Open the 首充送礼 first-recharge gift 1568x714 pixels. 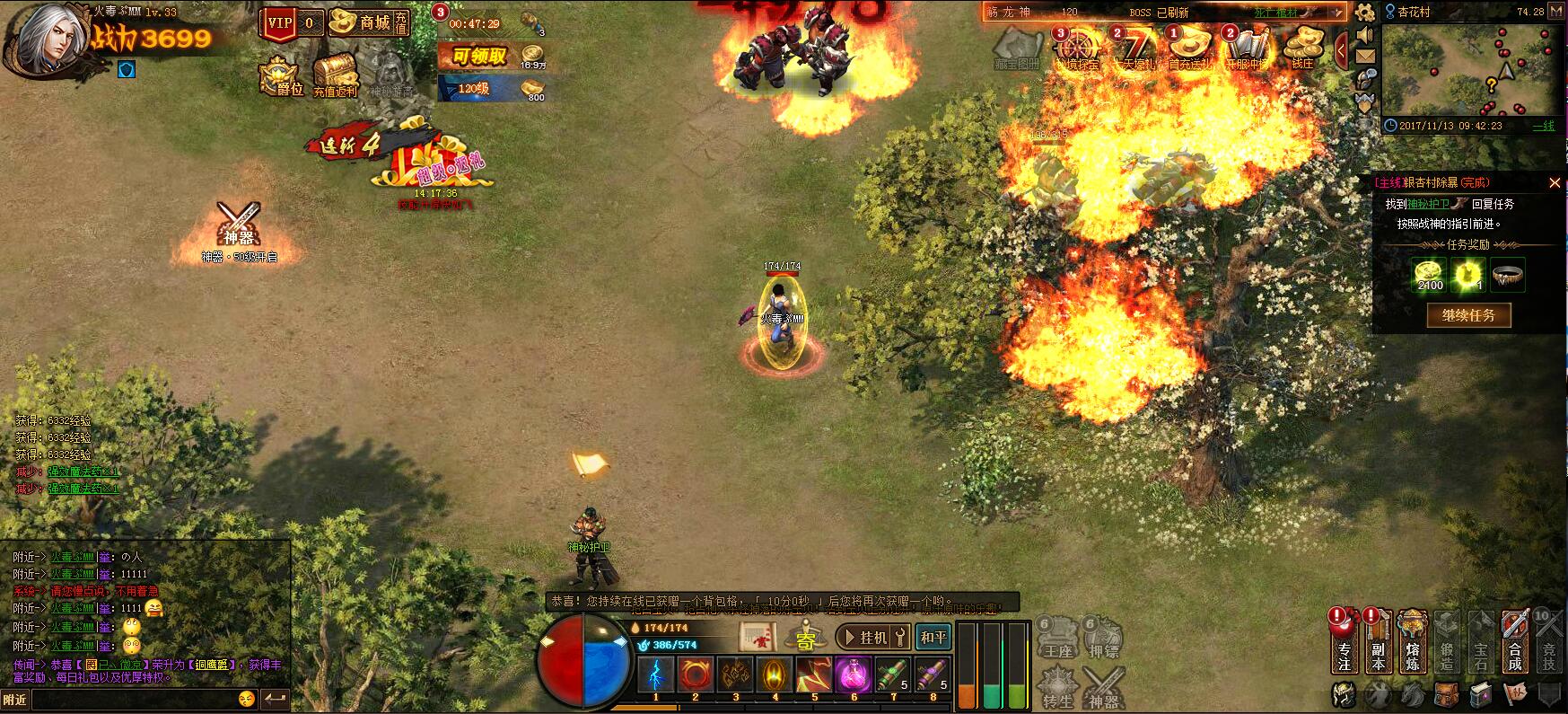1191,48
